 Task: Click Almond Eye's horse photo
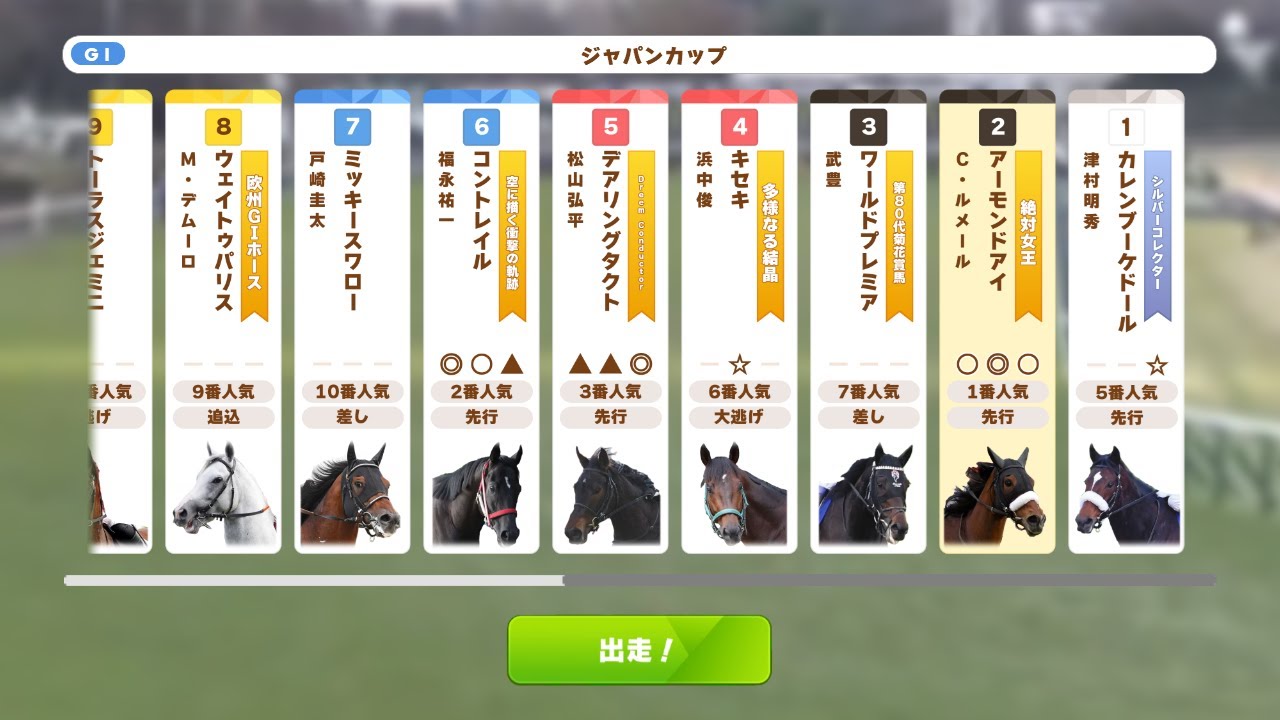click(998, 495)
